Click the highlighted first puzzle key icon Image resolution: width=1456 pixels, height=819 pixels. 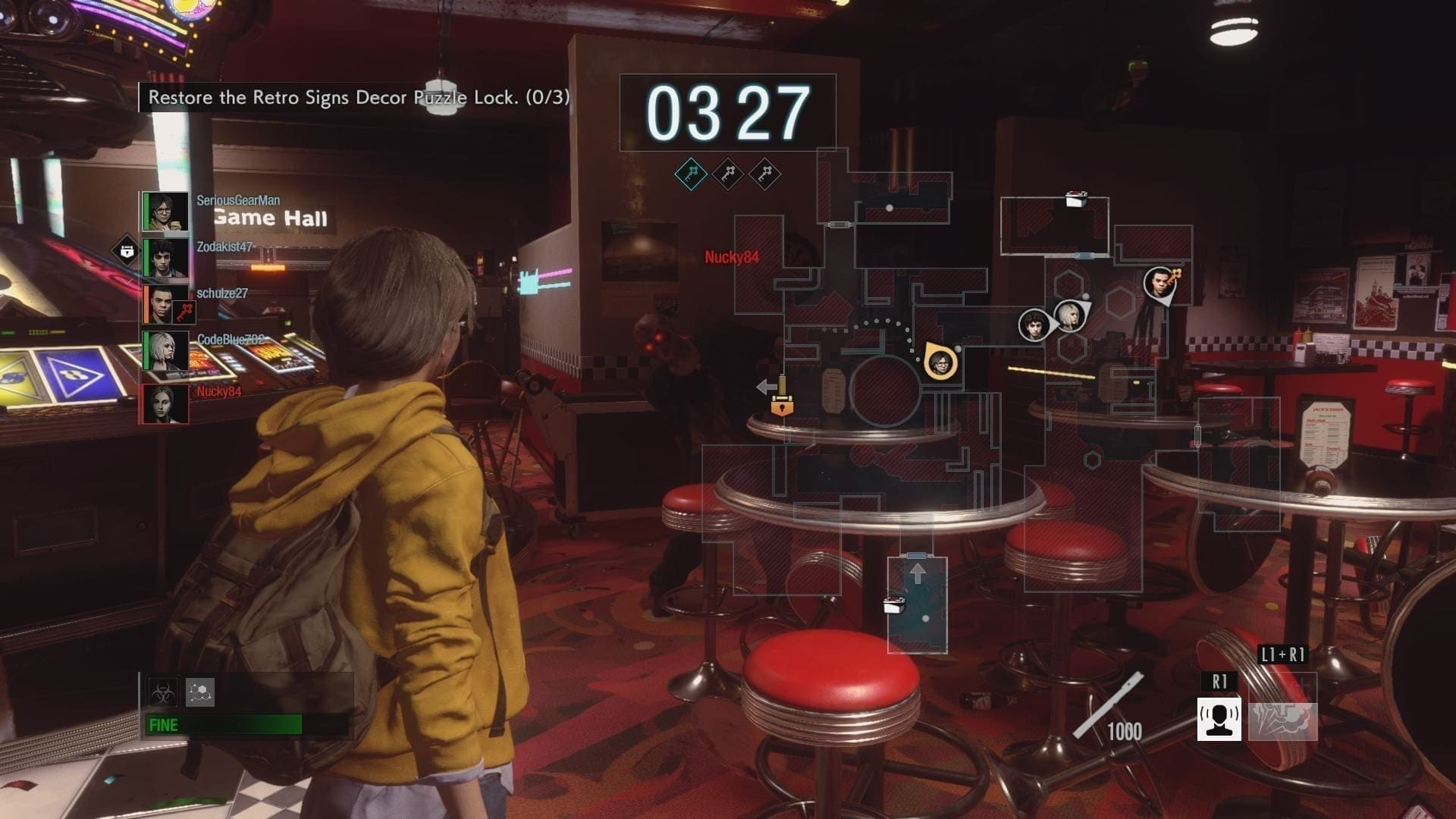[691, 175]
